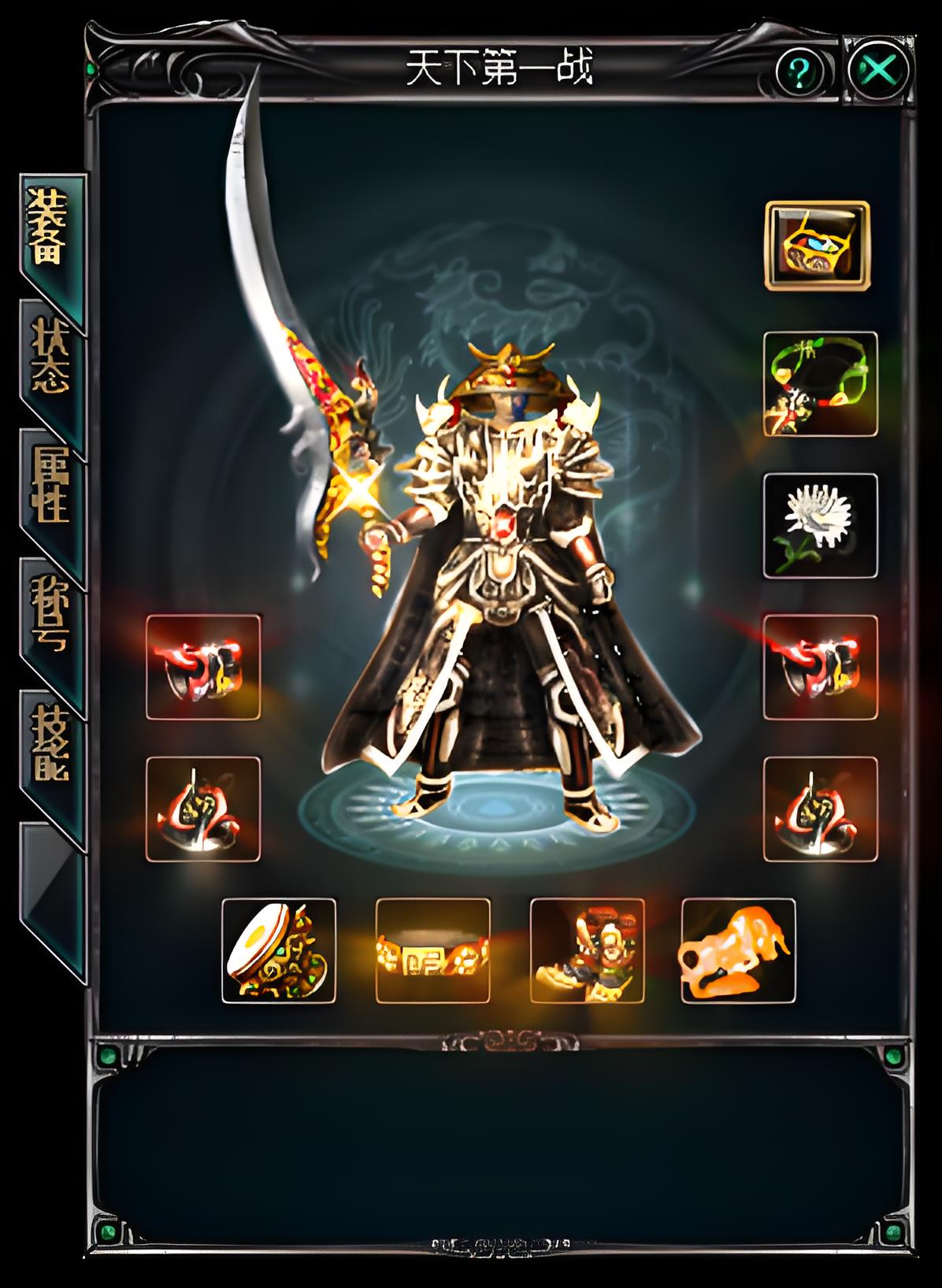Close the character equipment window
The image size is (942, 1288).
pyautogui.click(x=879, y=71)
